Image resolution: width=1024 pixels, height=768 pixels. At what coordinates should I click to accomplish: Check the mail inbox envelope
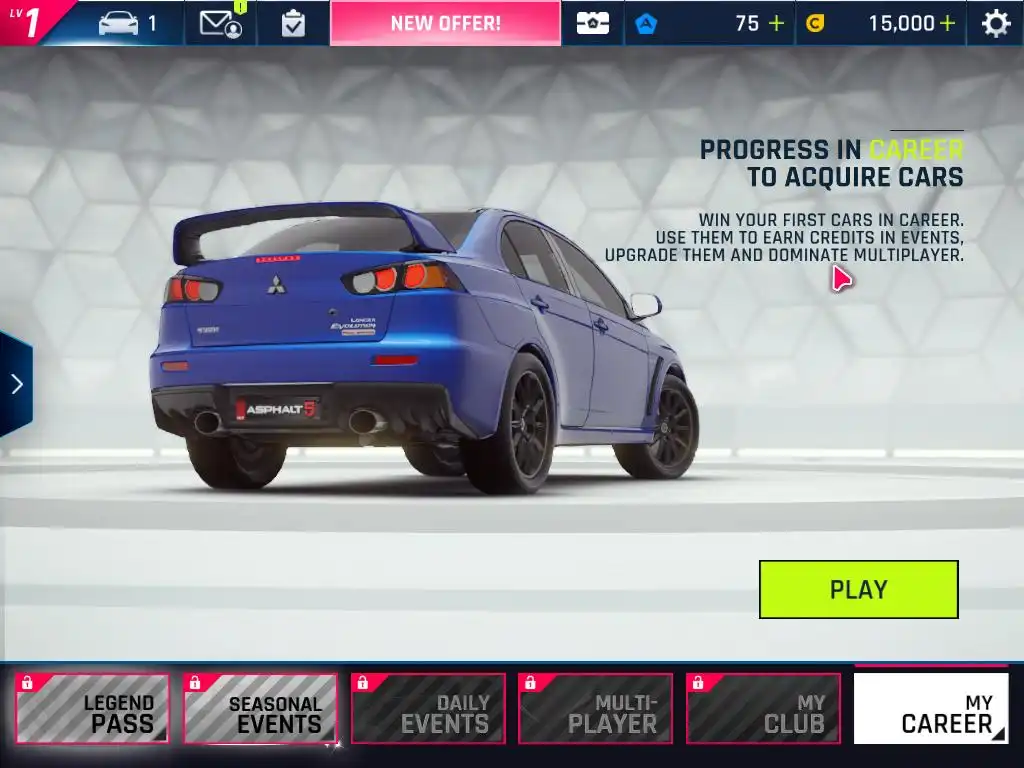point(220,23)
